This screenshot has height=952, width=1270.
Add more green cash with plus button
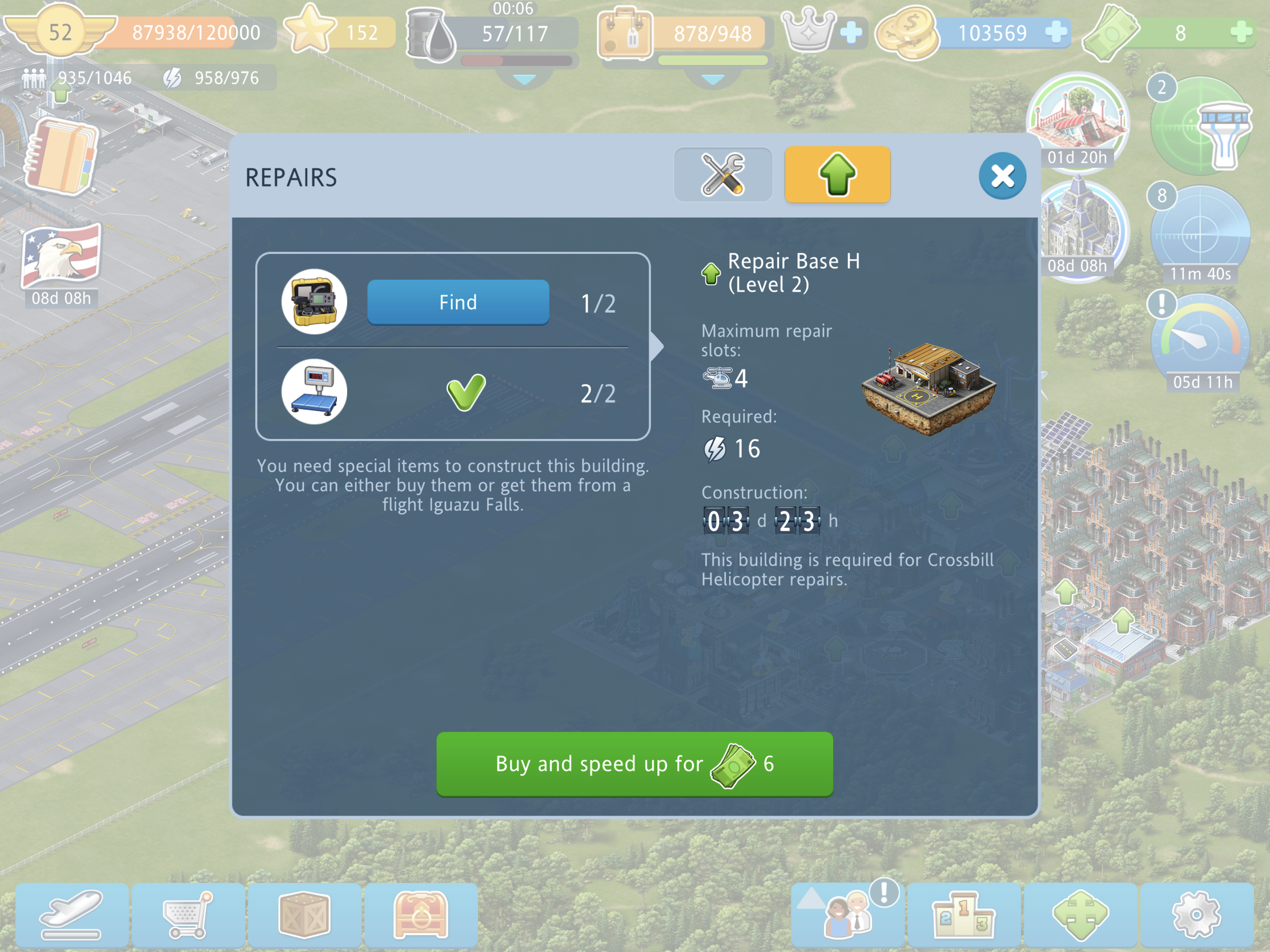(x=1241, y=32)
